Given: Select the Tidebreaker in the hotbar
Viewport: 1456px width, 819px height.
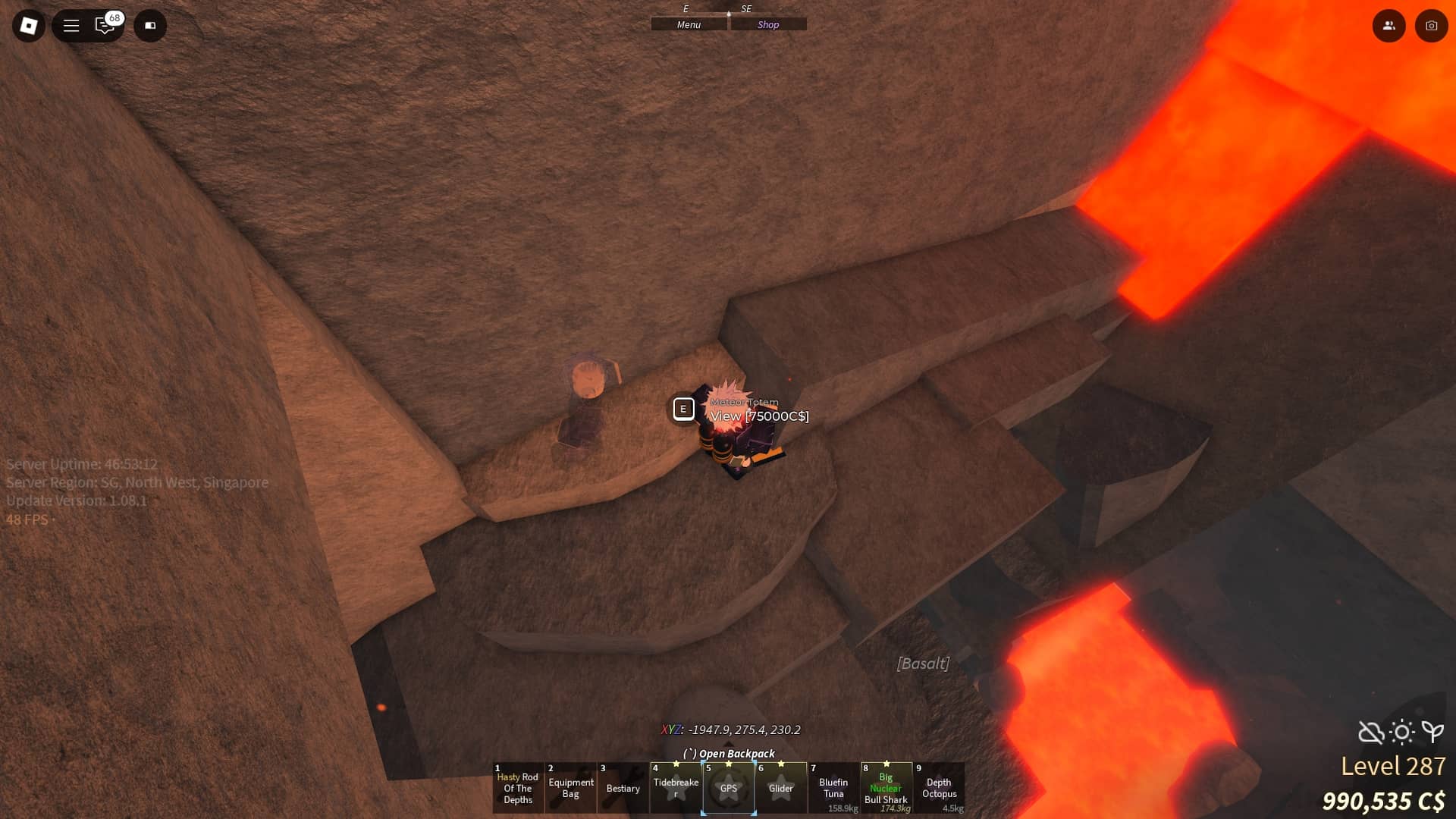Looking at the screenshot, I should pyautogui.click(x=676, y=789).
